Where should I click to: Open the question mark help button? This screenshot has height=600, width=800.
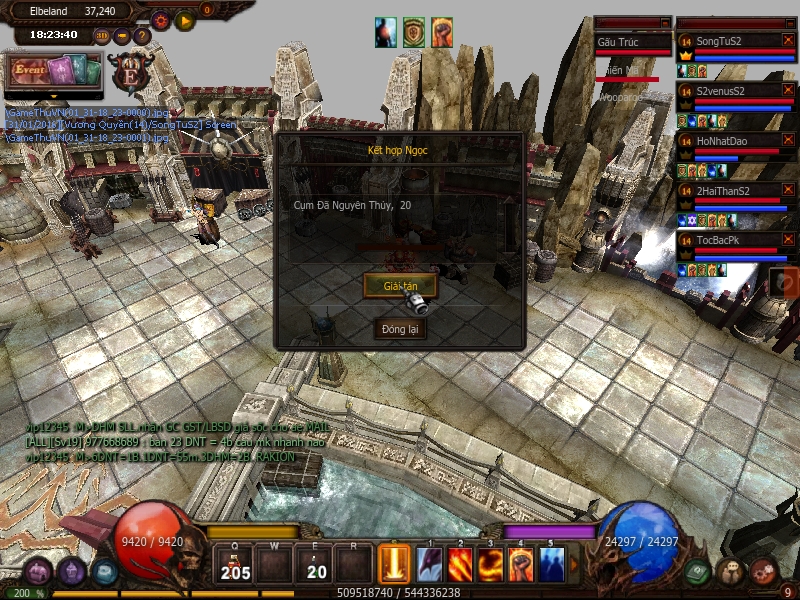[142, 36]
